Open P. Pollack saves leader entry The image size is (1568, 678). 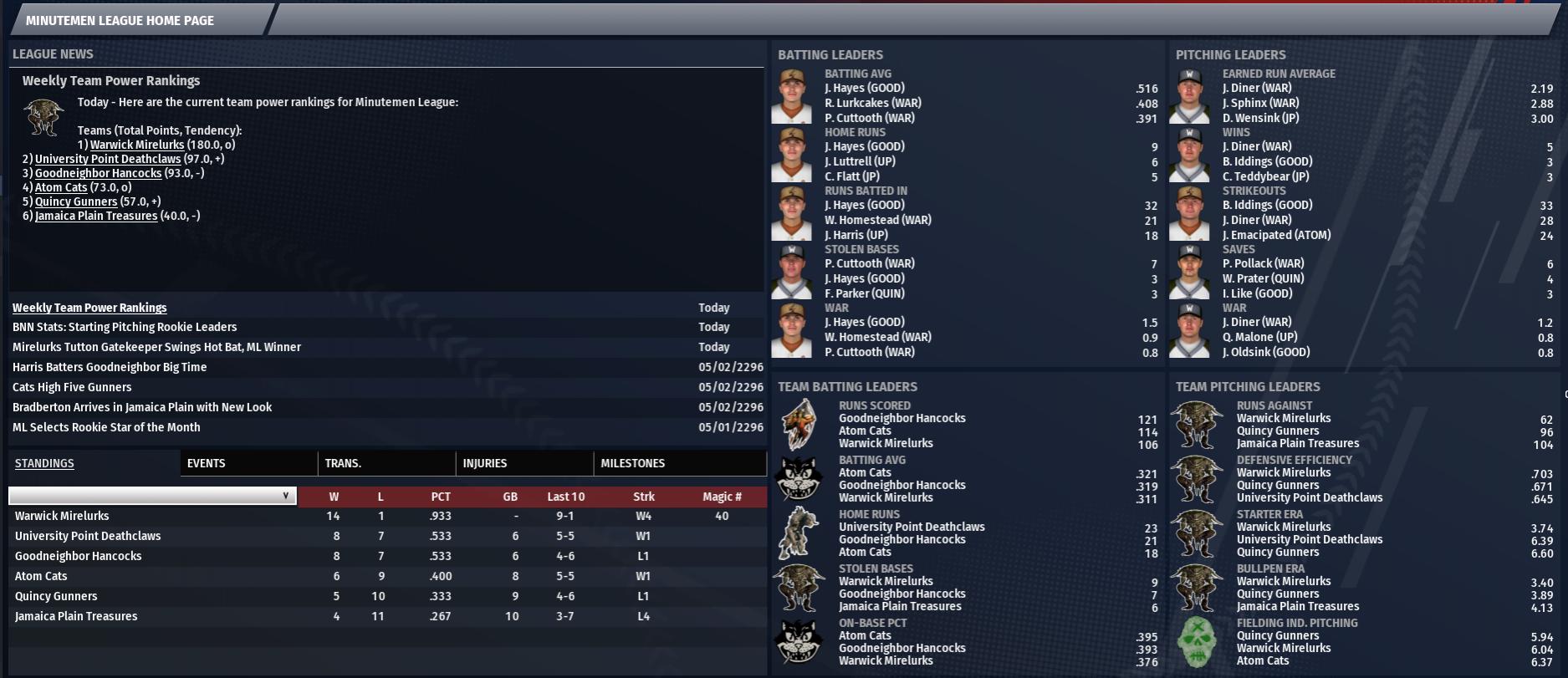click(1263, 263)
